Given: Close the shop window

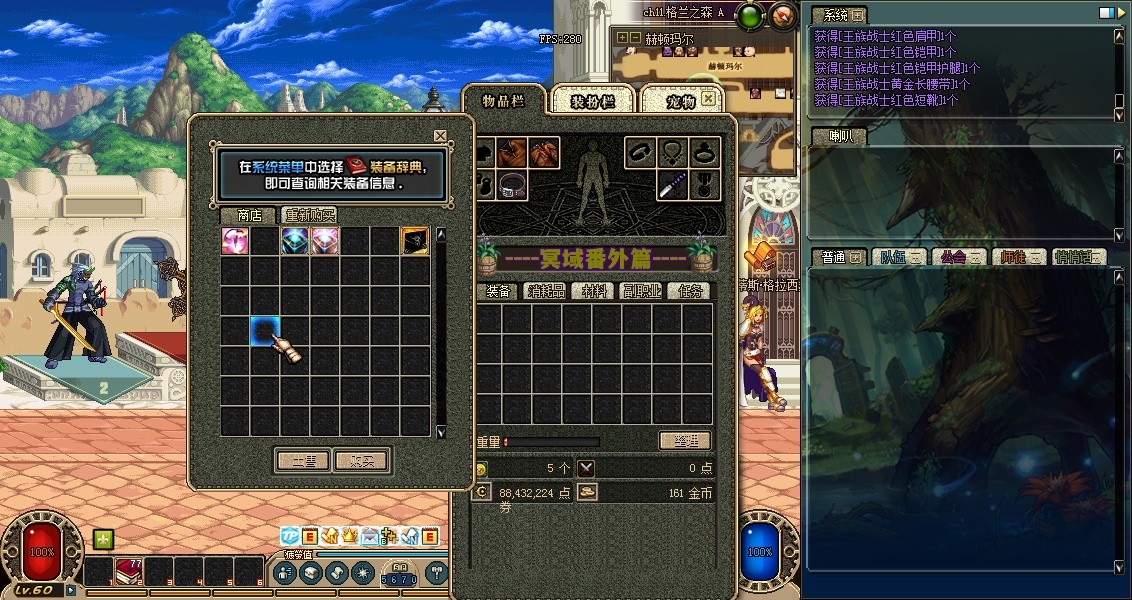Looking at the screenshot, I should [x=440, y=136].
